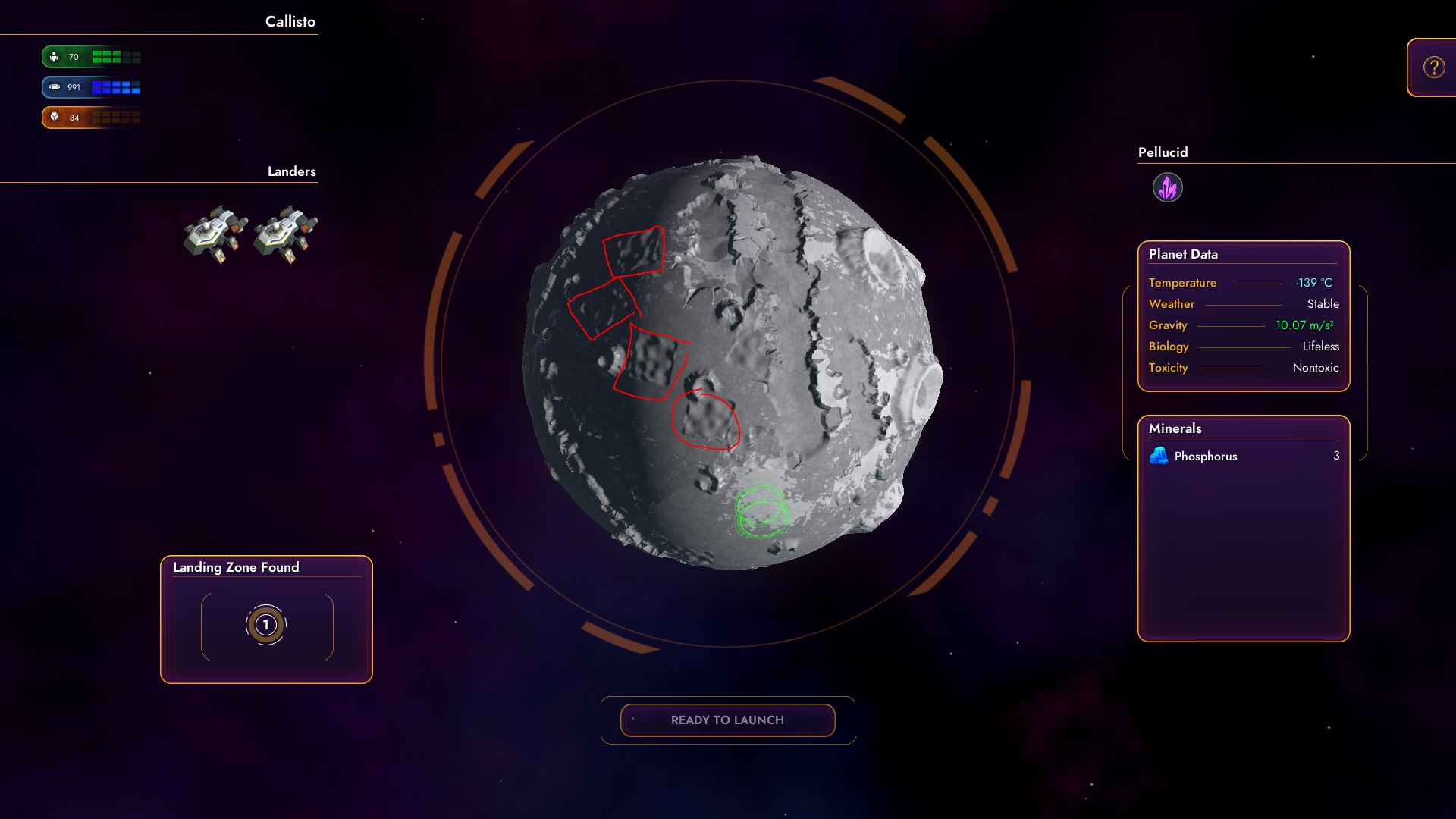Select the Phosphorus mineral row
Image resolution: width=1456 pixels, height=819 pixels.
[1244, 456]
